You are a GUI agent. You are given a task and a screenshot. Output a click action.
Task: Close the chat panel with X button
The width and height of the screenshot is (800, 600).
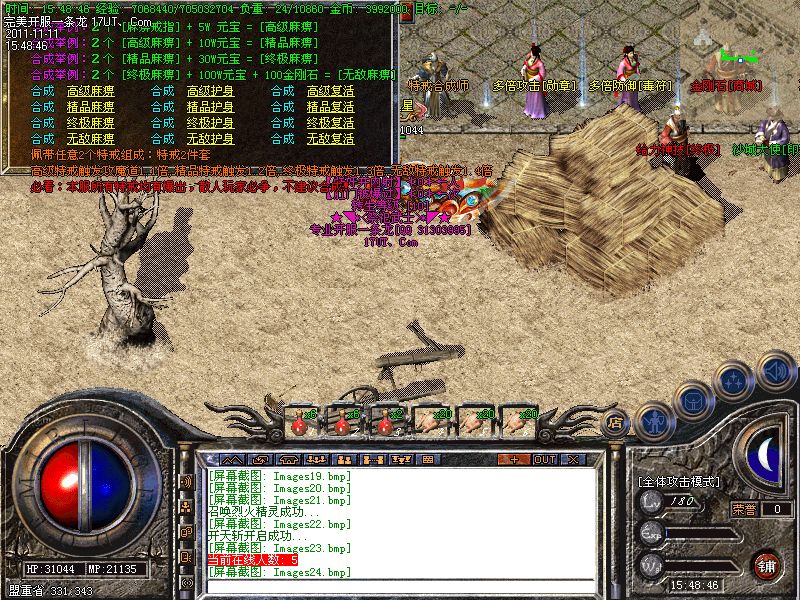coord(573,459)
